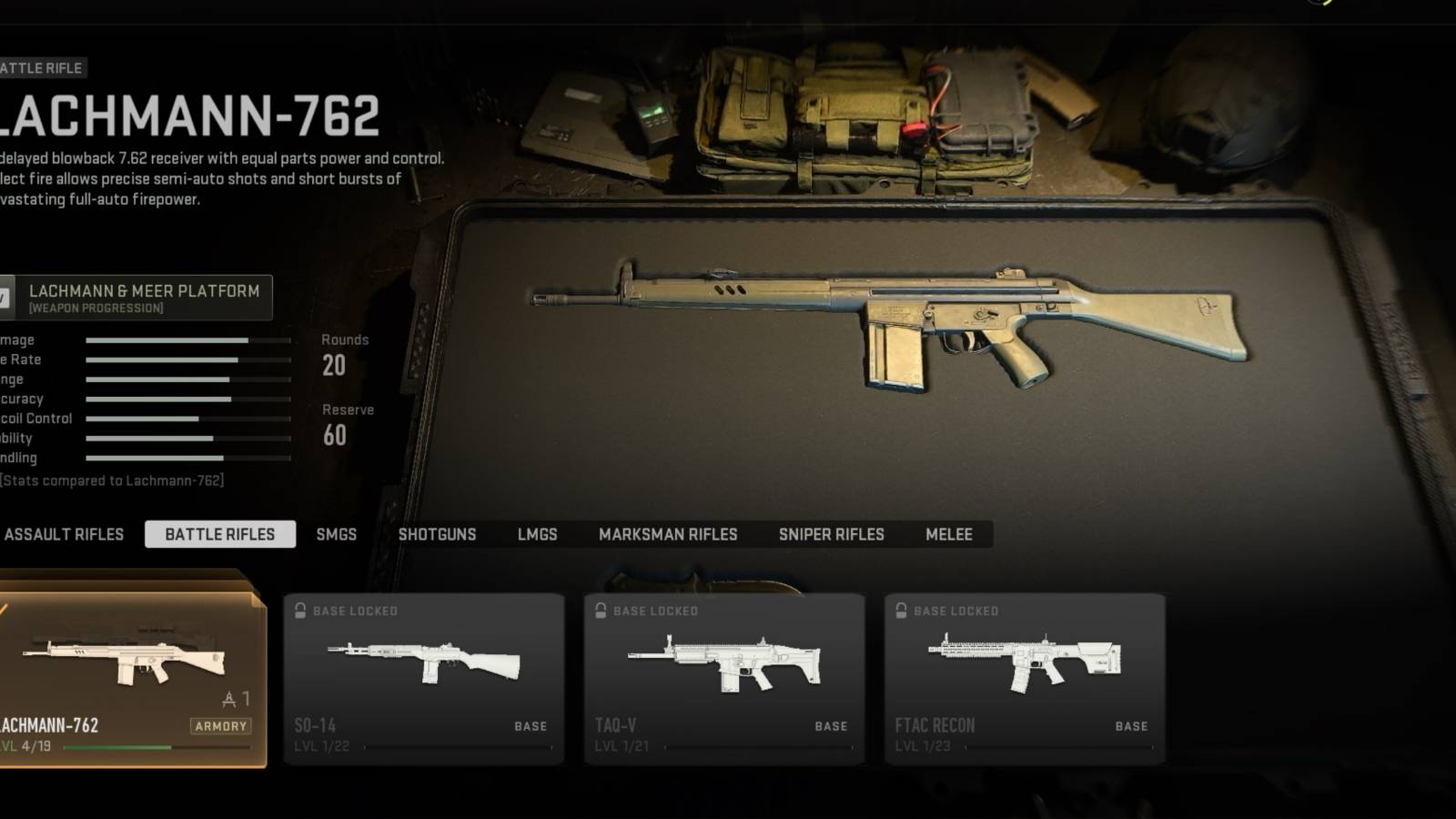The width and height of the screenshot is (1456, 819).
Task: Switch to the SHOTGUNS tab
Action: [438, 534]
